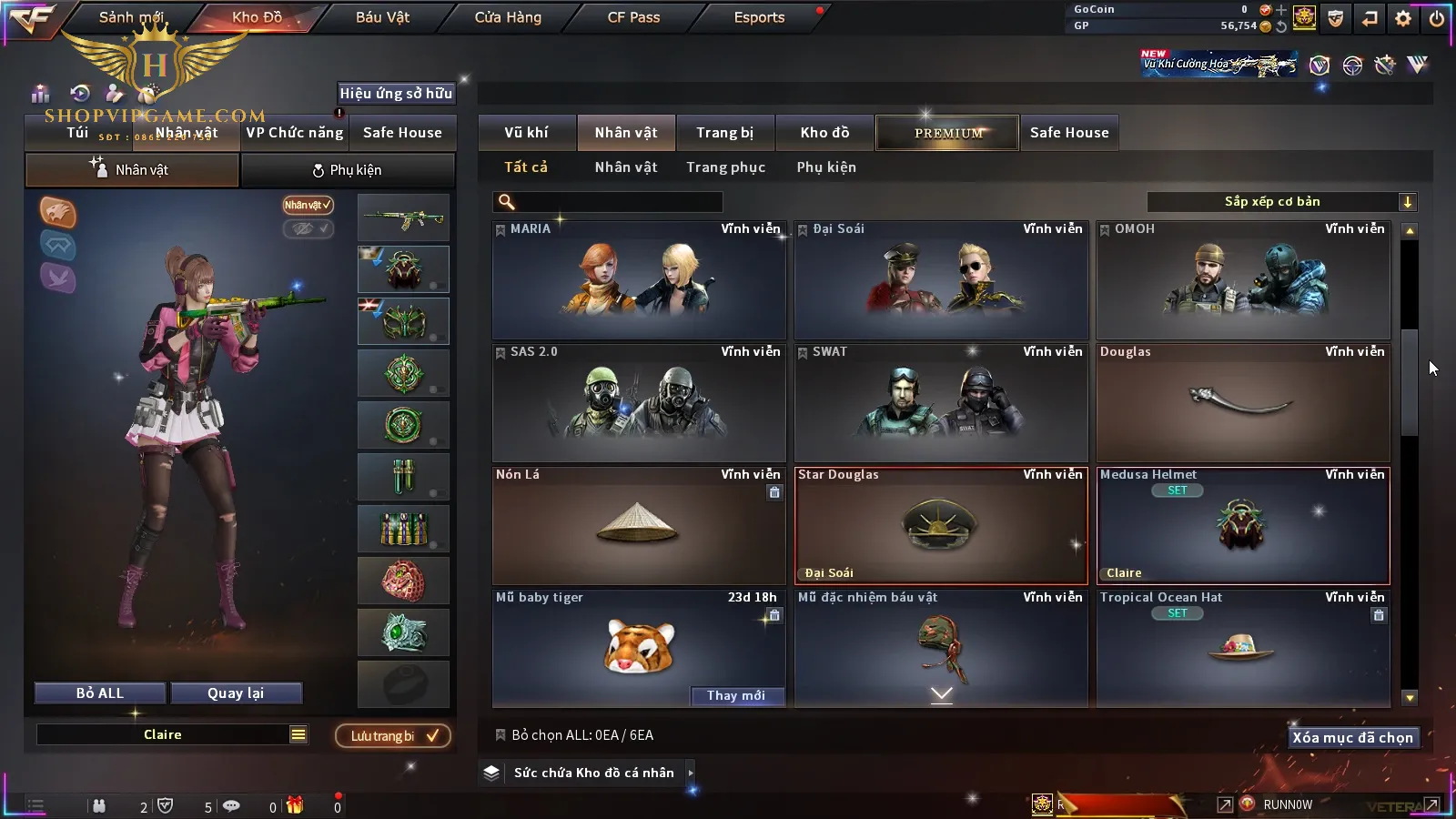Open the gear settings icon
The height and width of the screenshot is (819, 1456).
(x=1403, y=18)
